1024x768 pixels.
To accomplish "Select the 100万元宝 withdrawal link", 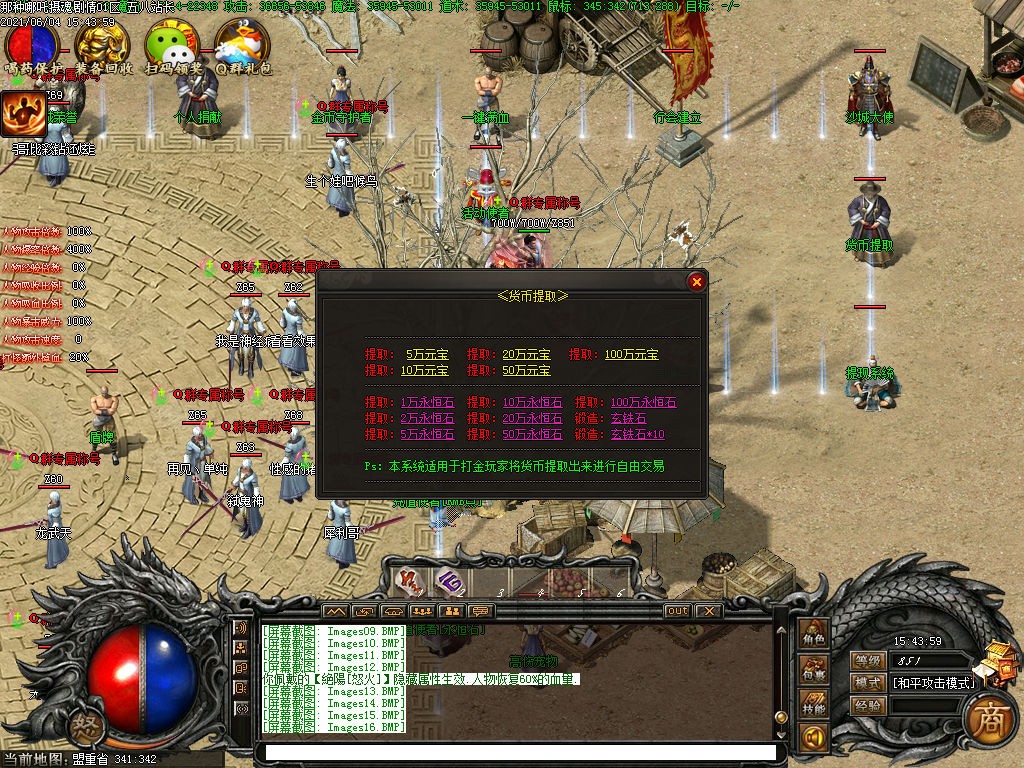I will 631,355.
